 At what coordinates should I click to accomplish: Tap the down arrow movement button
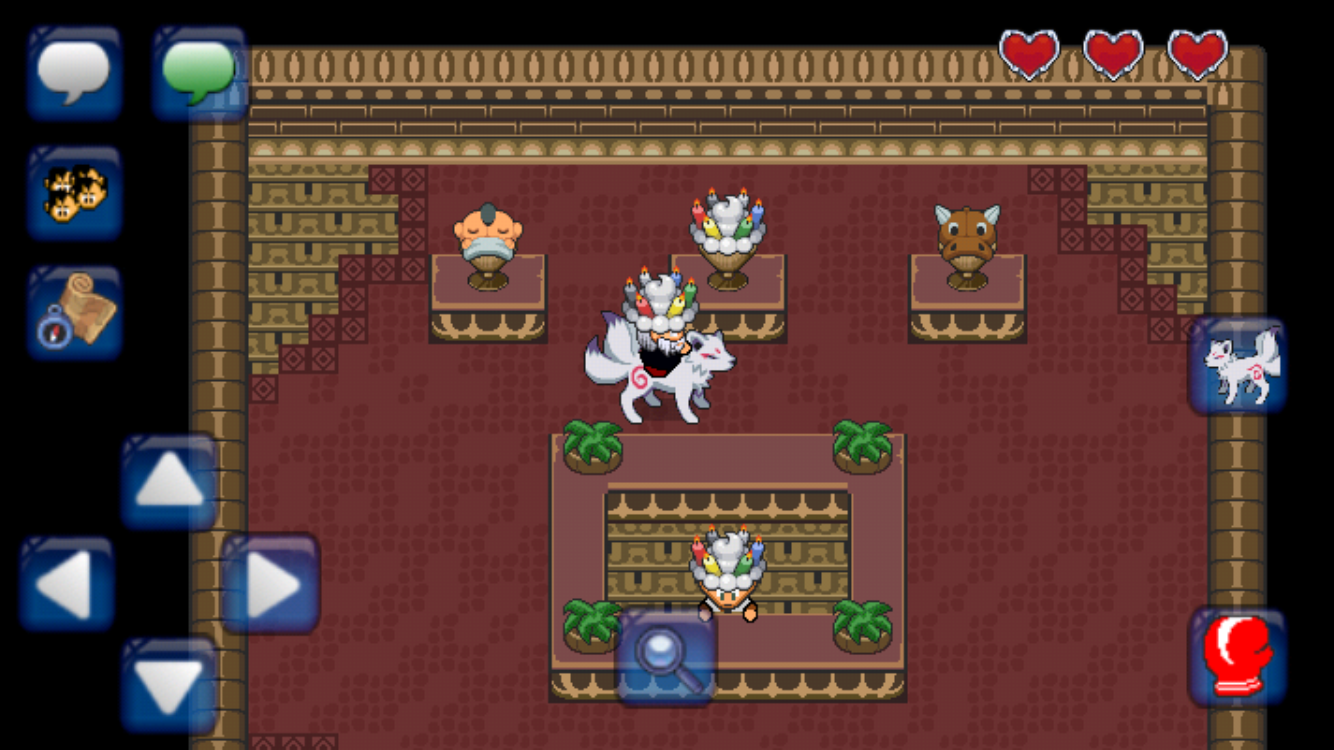point(169,686)
